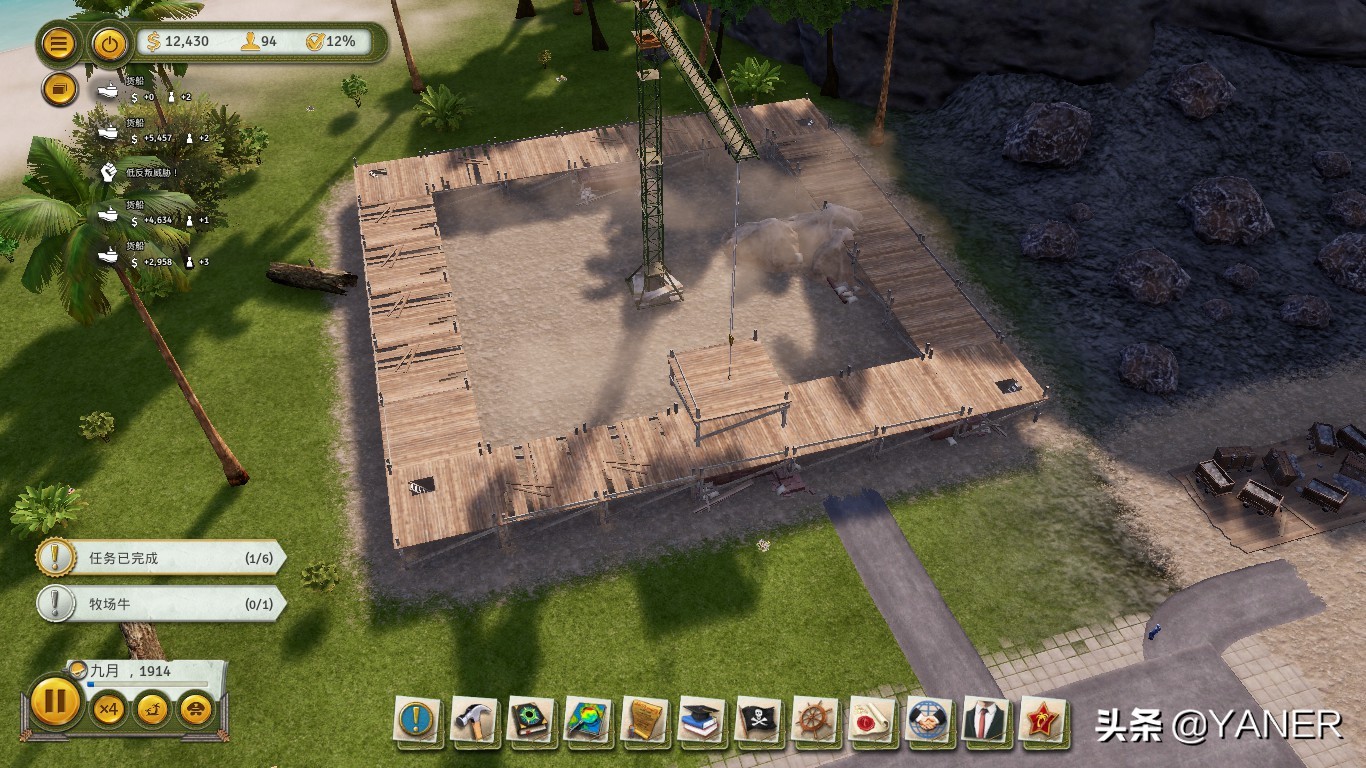1366x768 pixels.
Task: Click the stacked windows button
Action: (x=59, y=90)
